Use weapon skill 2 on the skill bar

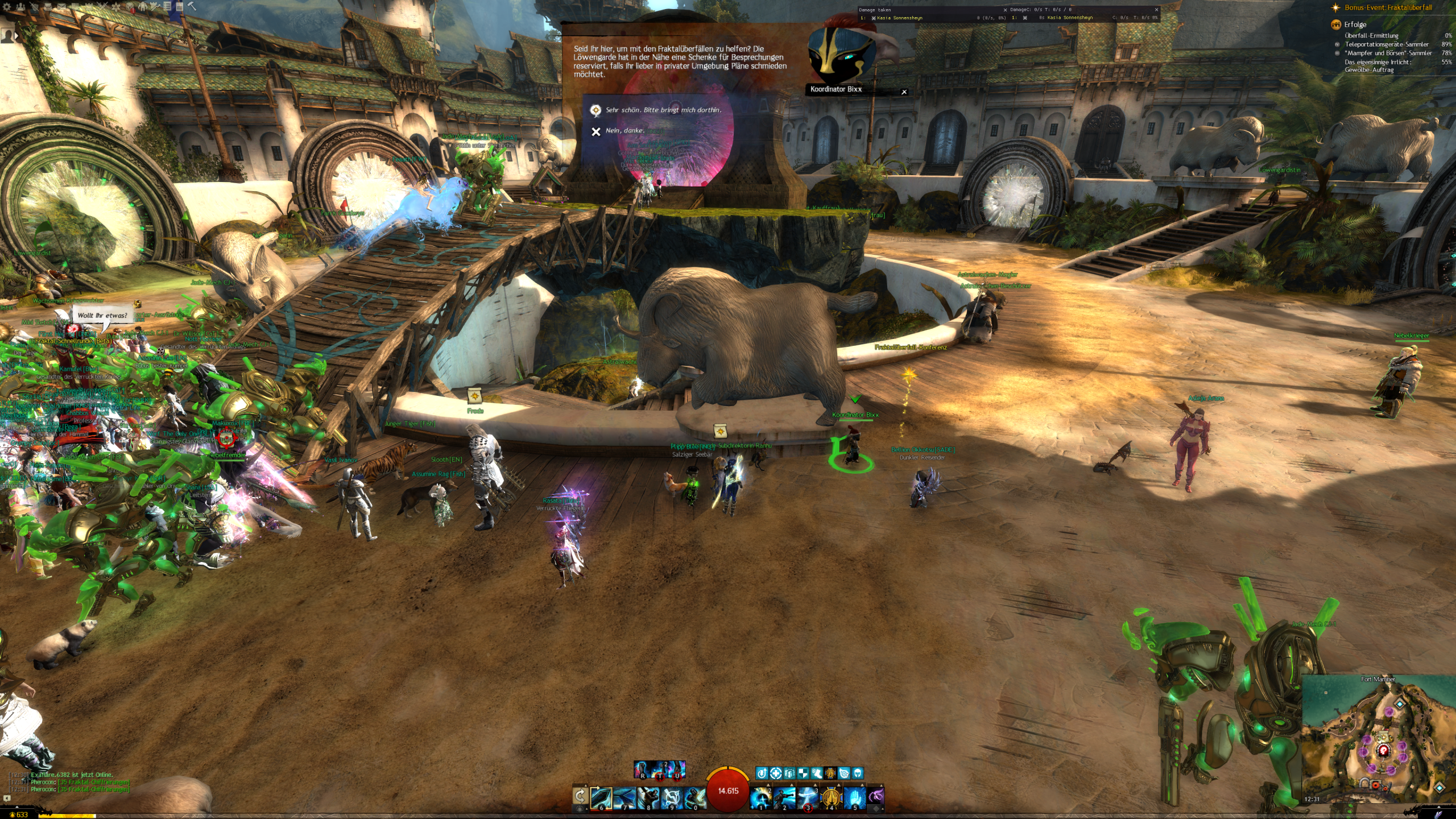coord(784,798)
